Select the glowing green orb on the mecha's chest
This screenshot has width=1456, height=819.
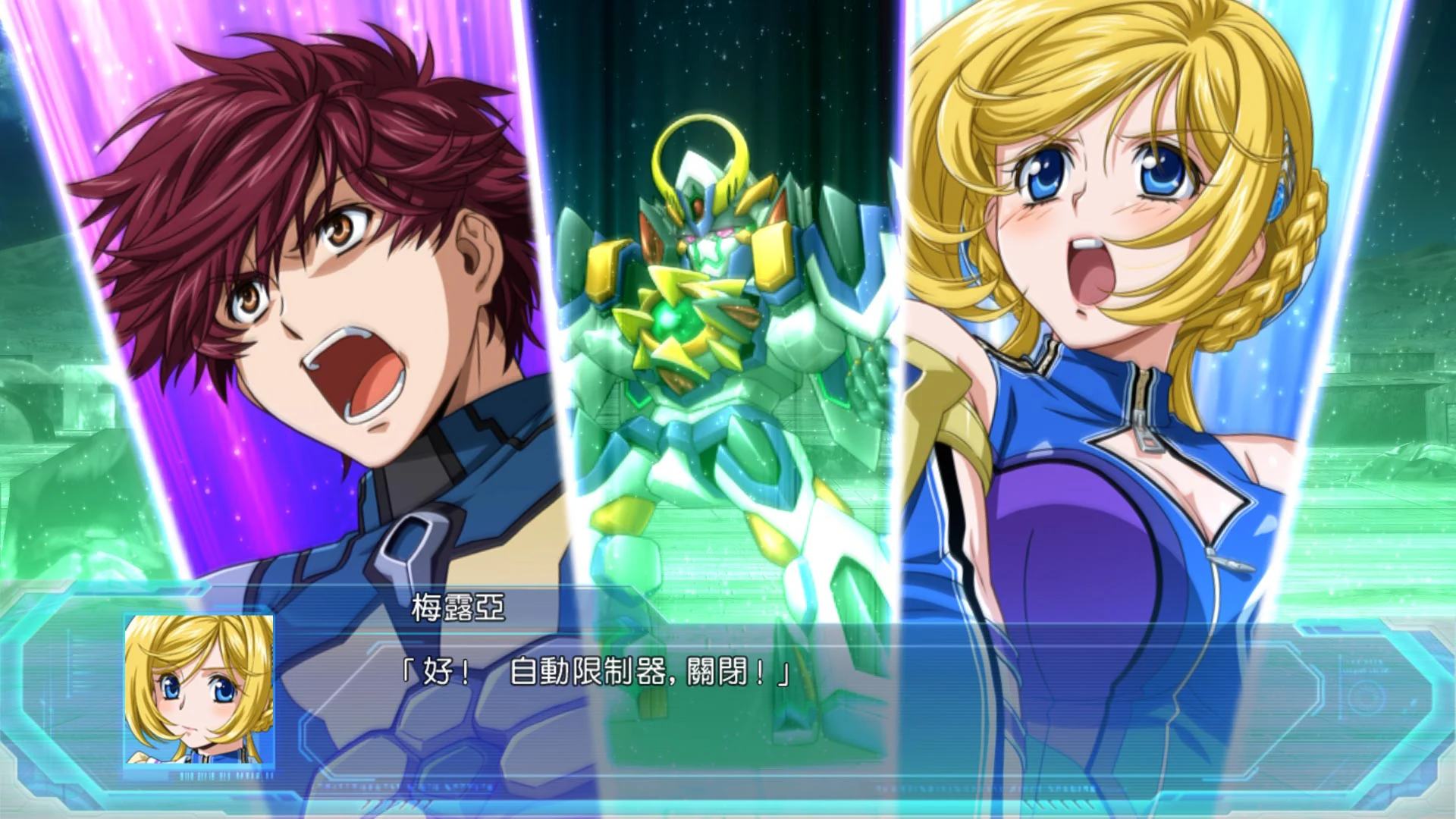point(674,318)
